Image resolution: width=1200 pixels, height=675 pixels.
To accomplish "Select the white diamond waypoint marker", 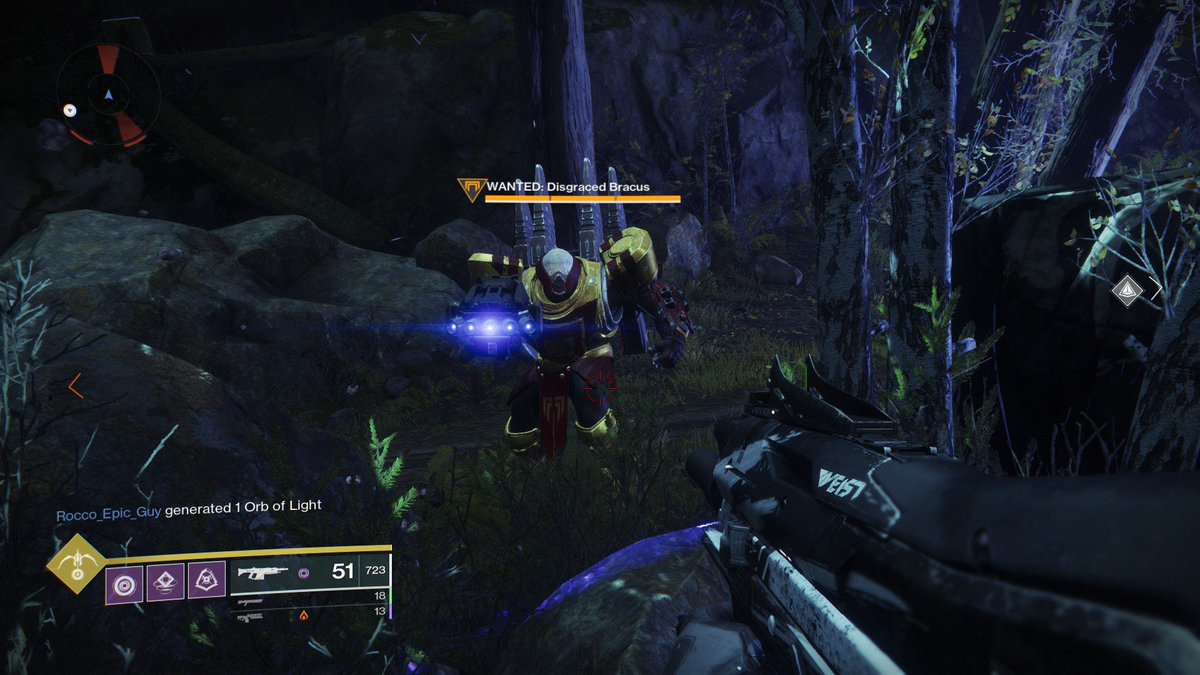I will click(1127, 290).
